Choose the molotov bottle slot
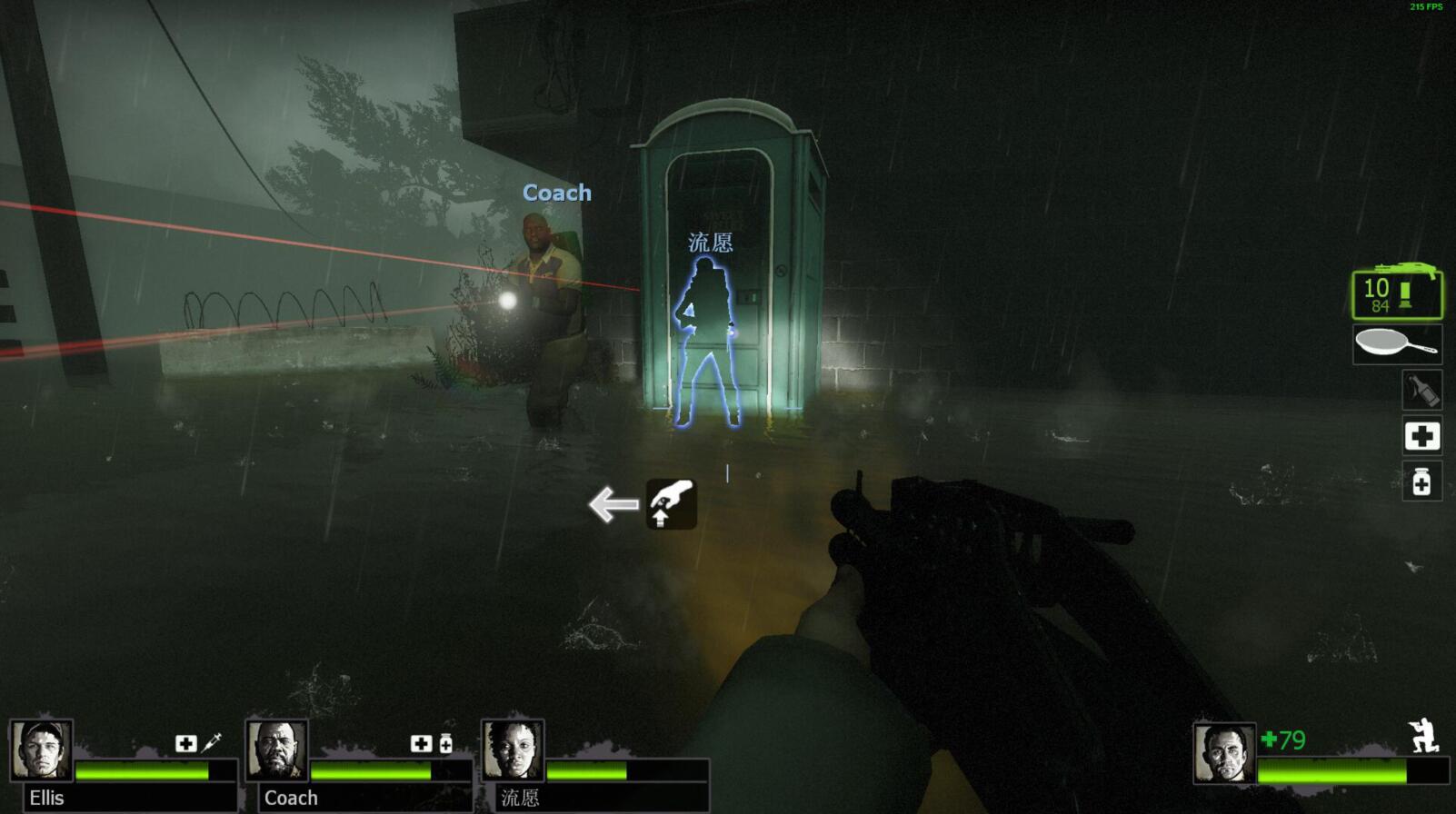1456x814 pixels. point(1421,391)
